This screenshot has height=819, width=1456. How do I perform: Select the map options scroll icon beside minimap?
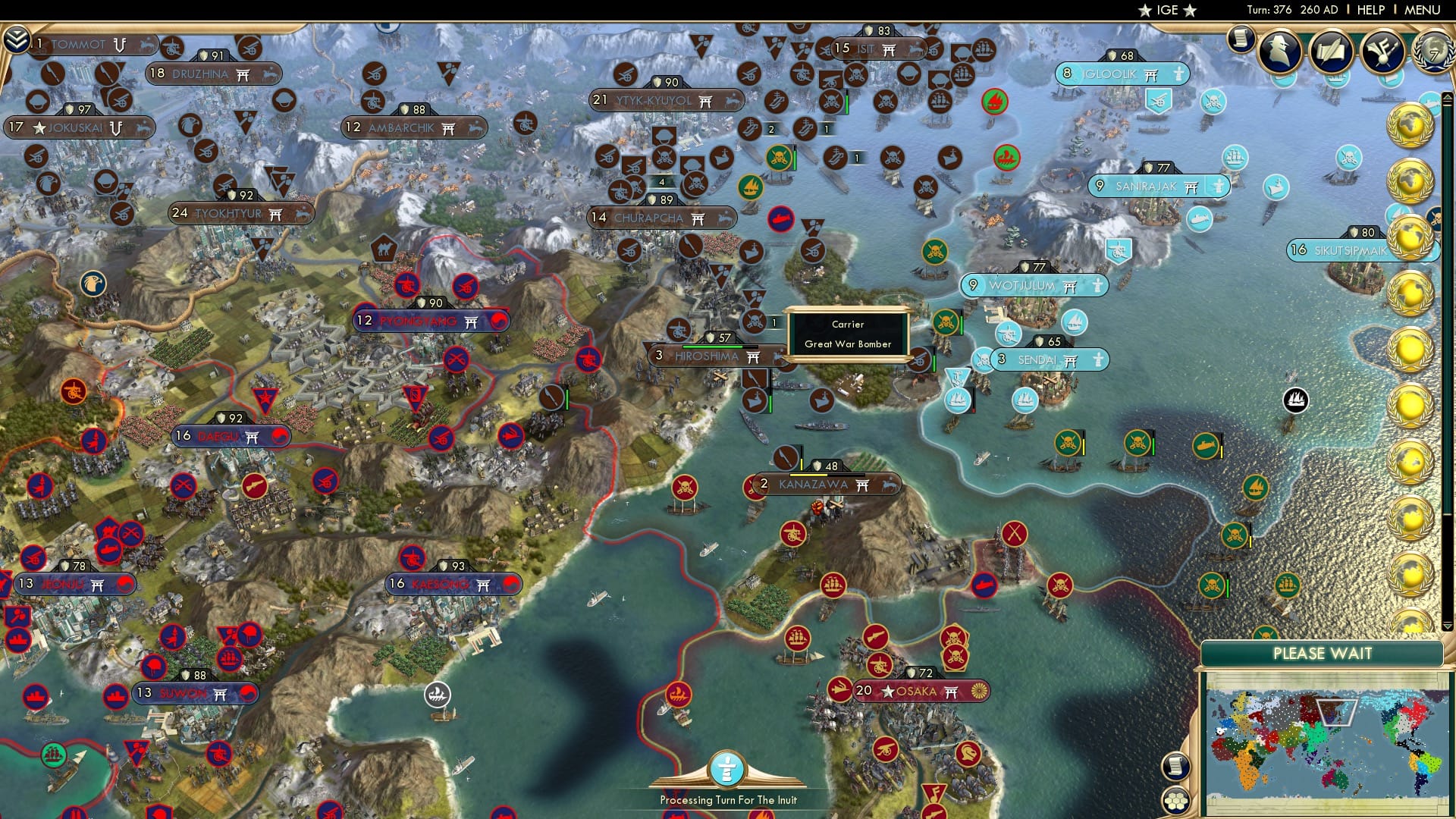coord(1177,767)
